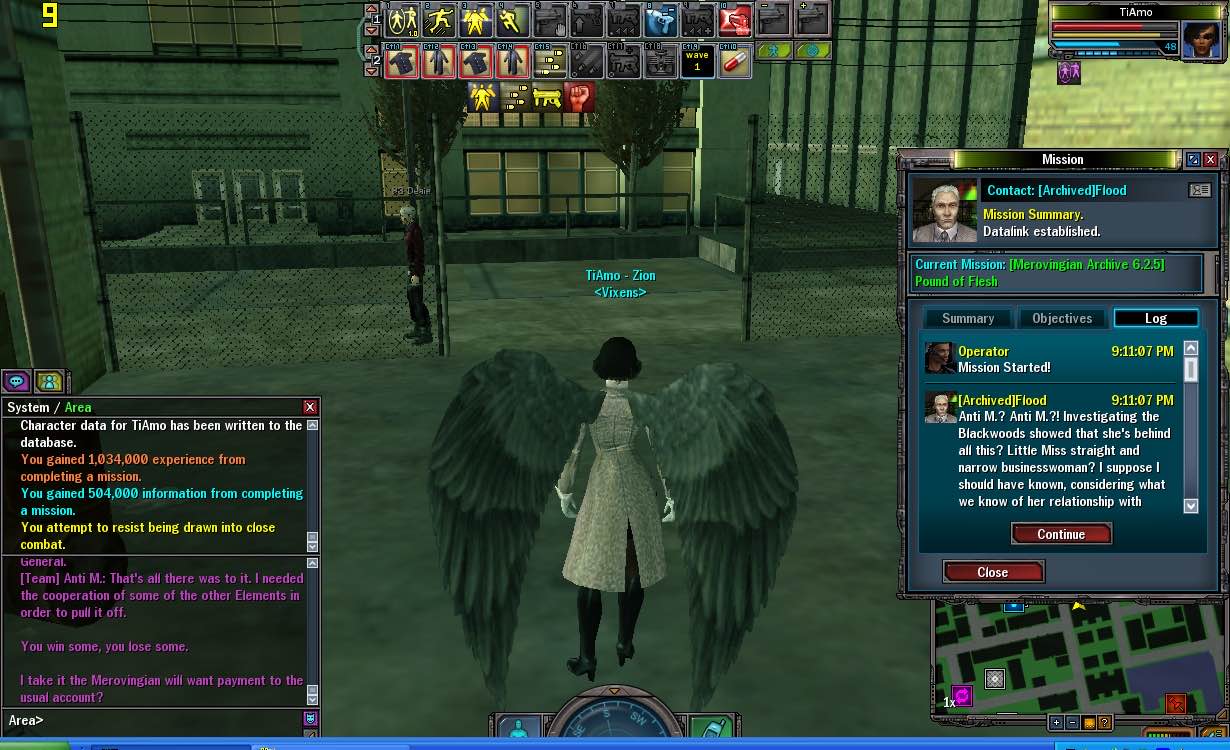Click the red X on the Mission window

coord(1211,160)
